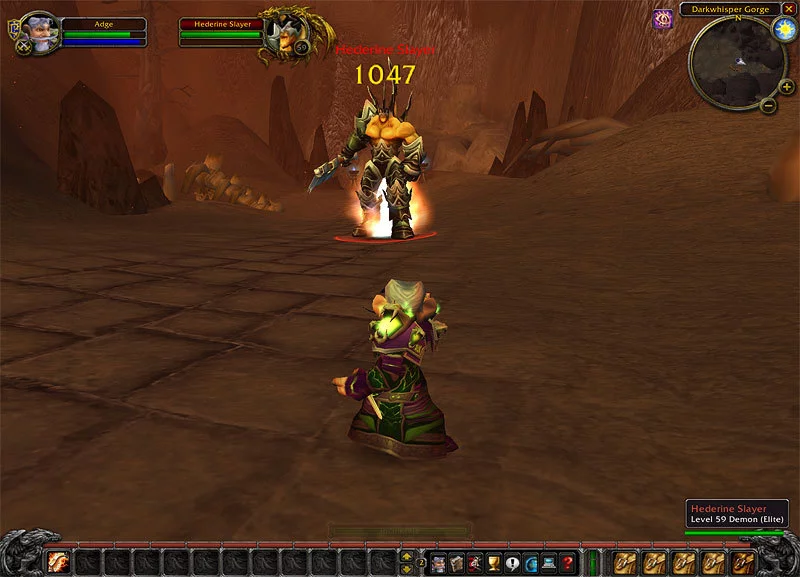Open the red question mark help button
Viewport: 800px width, 577px height.
point(567,562)
